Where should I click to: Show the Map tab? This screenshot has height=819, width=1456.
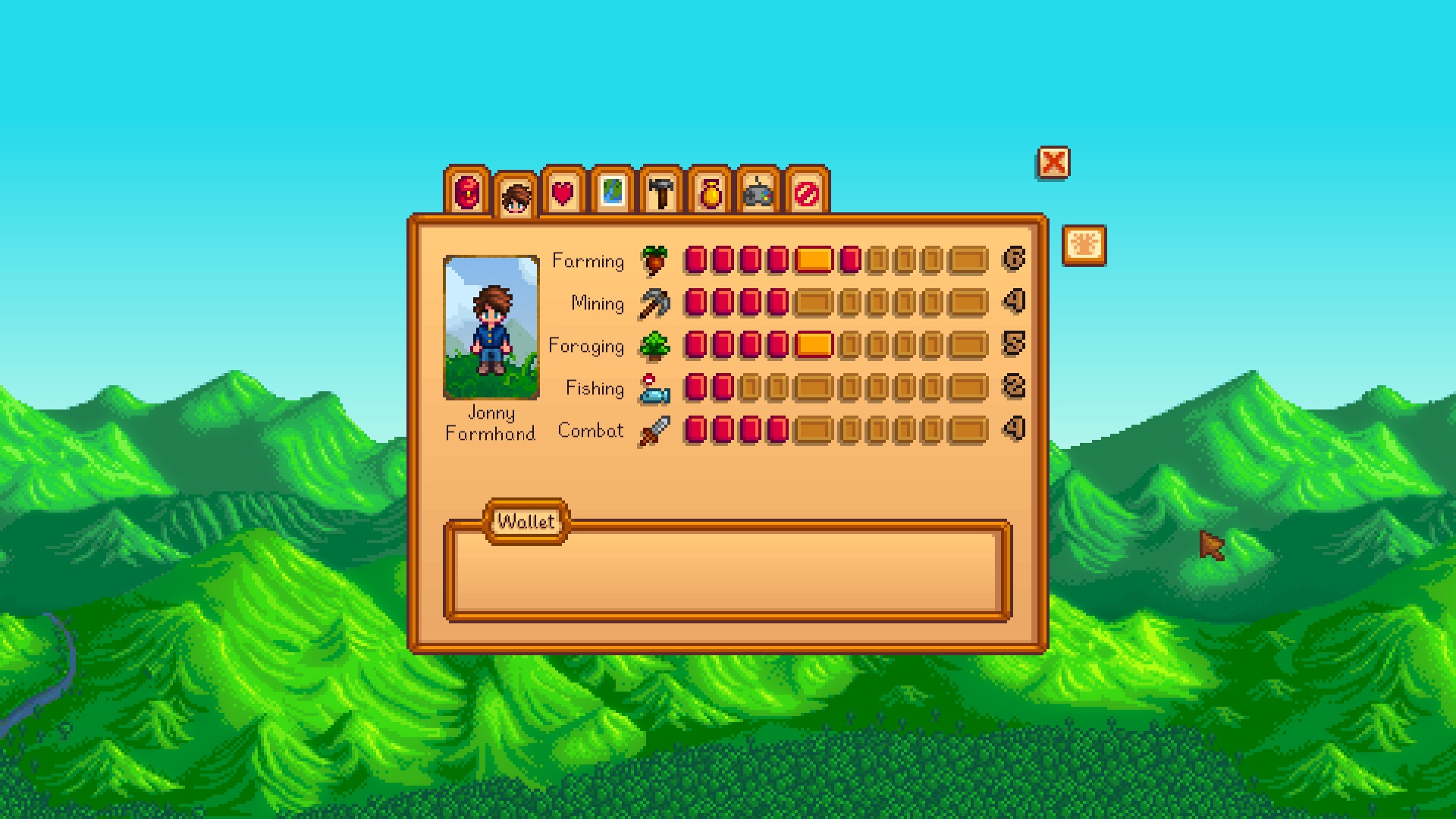click(613, 192)
